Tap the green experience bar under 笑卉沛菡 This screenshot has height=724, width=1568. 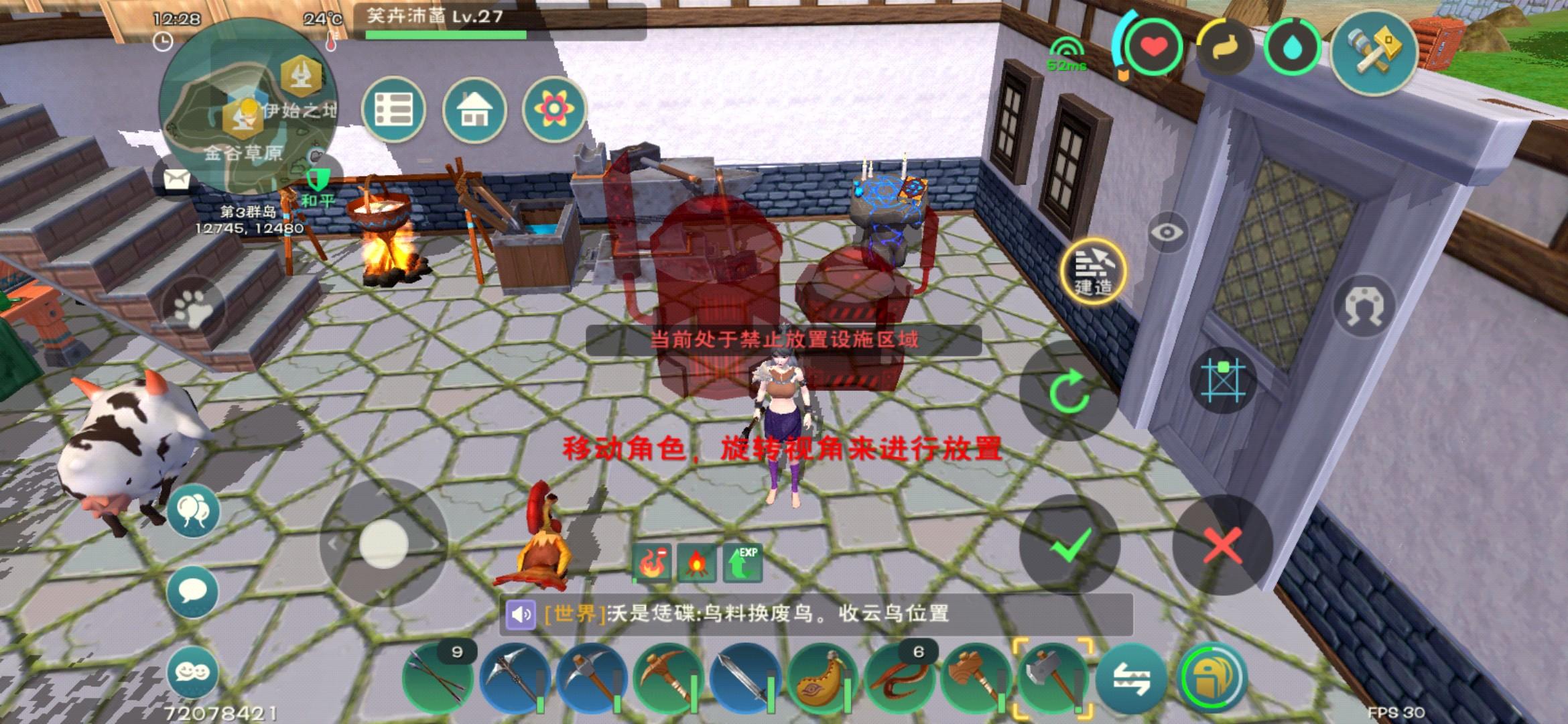[446, 36]
